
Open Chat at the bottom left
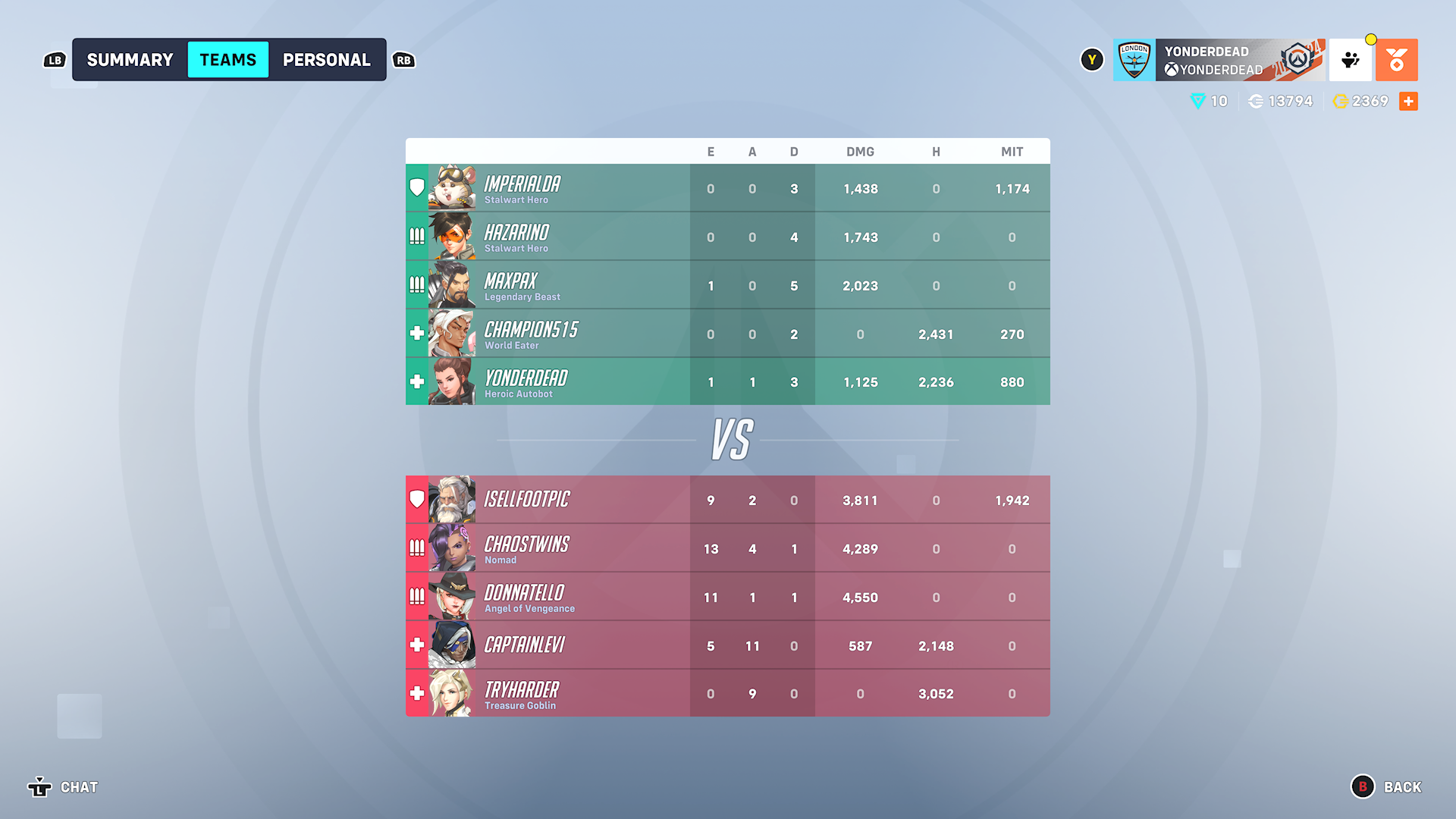point(78,787)
